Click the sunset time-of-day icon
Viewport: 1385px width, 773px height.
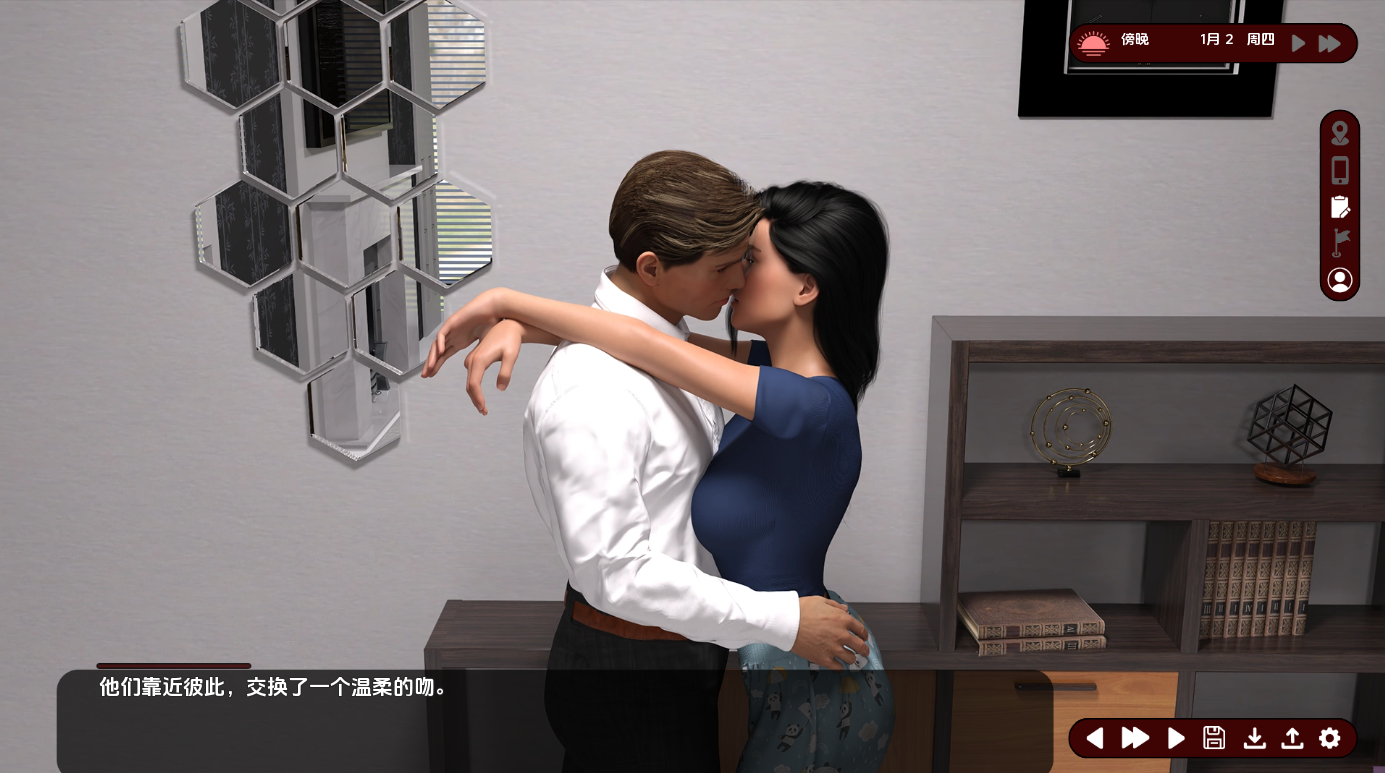point(1093,43)
